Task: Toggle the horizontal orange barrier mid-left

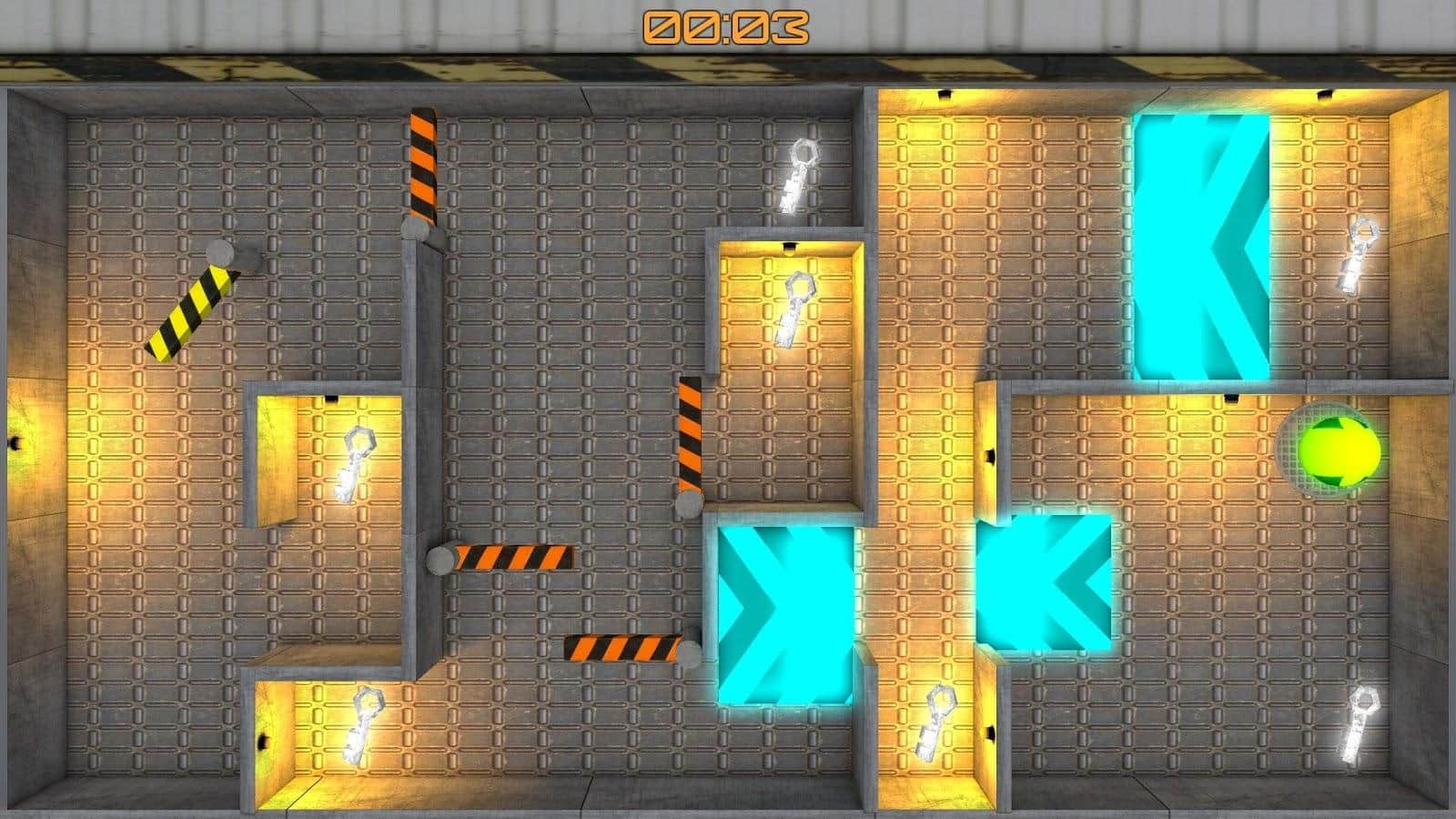Action: pos(514,555)
